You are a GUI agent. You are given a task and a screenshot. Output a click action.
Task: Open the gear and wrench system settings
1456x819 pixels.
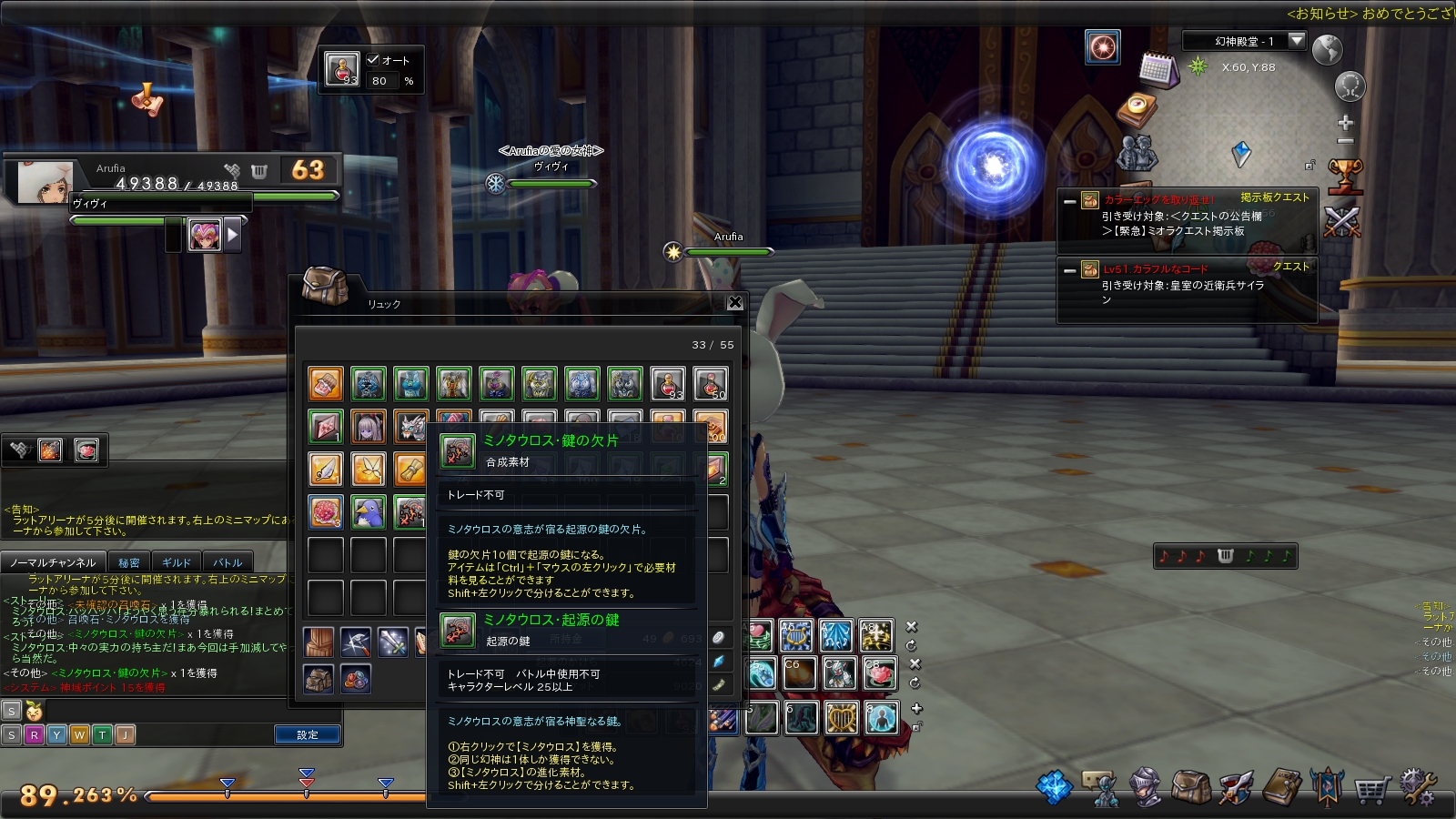coord(1417,788)
